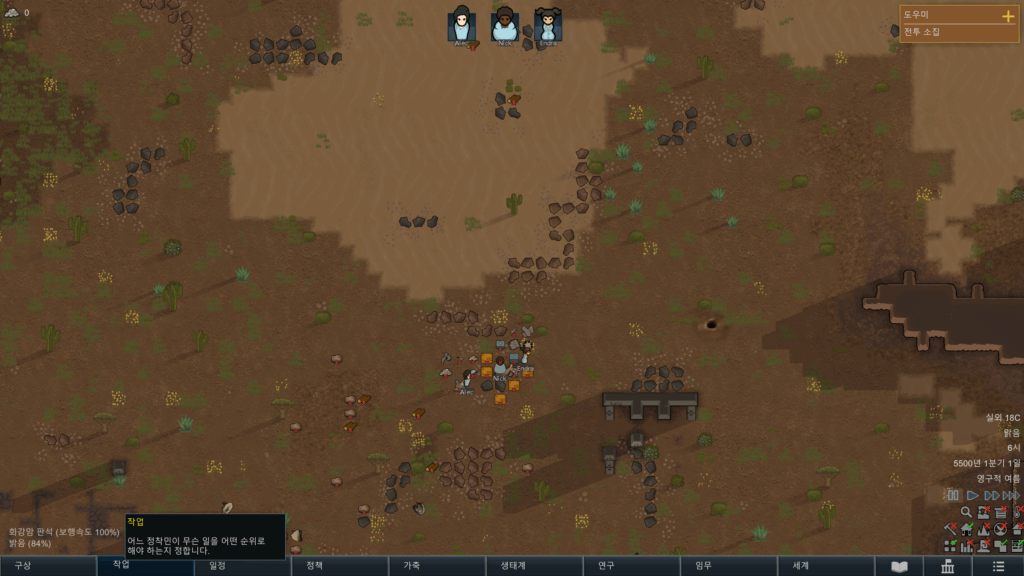
Task: Select colonist Nick's portrait
Action: coord(504,25)
